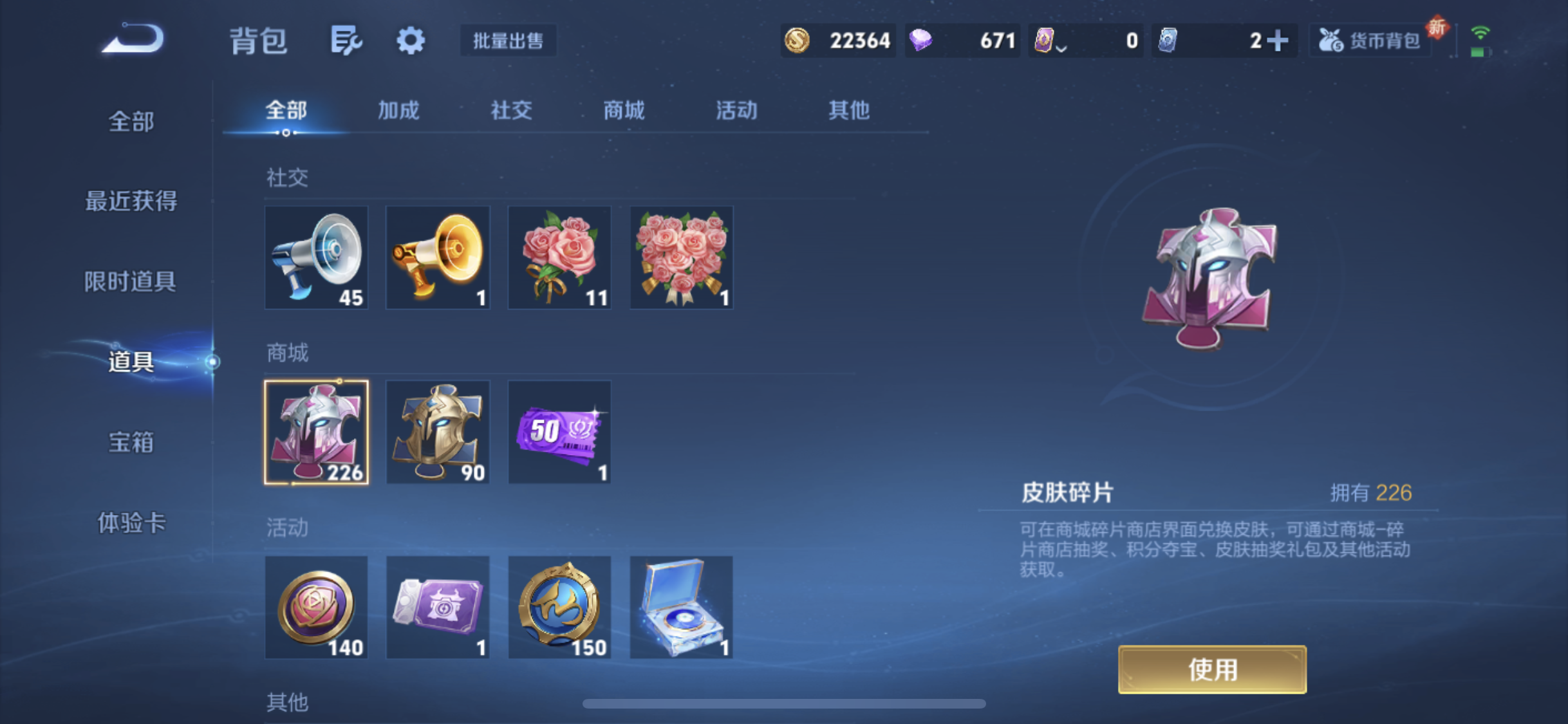
Task: Select the blue crystal music box item
Action: 680,607
